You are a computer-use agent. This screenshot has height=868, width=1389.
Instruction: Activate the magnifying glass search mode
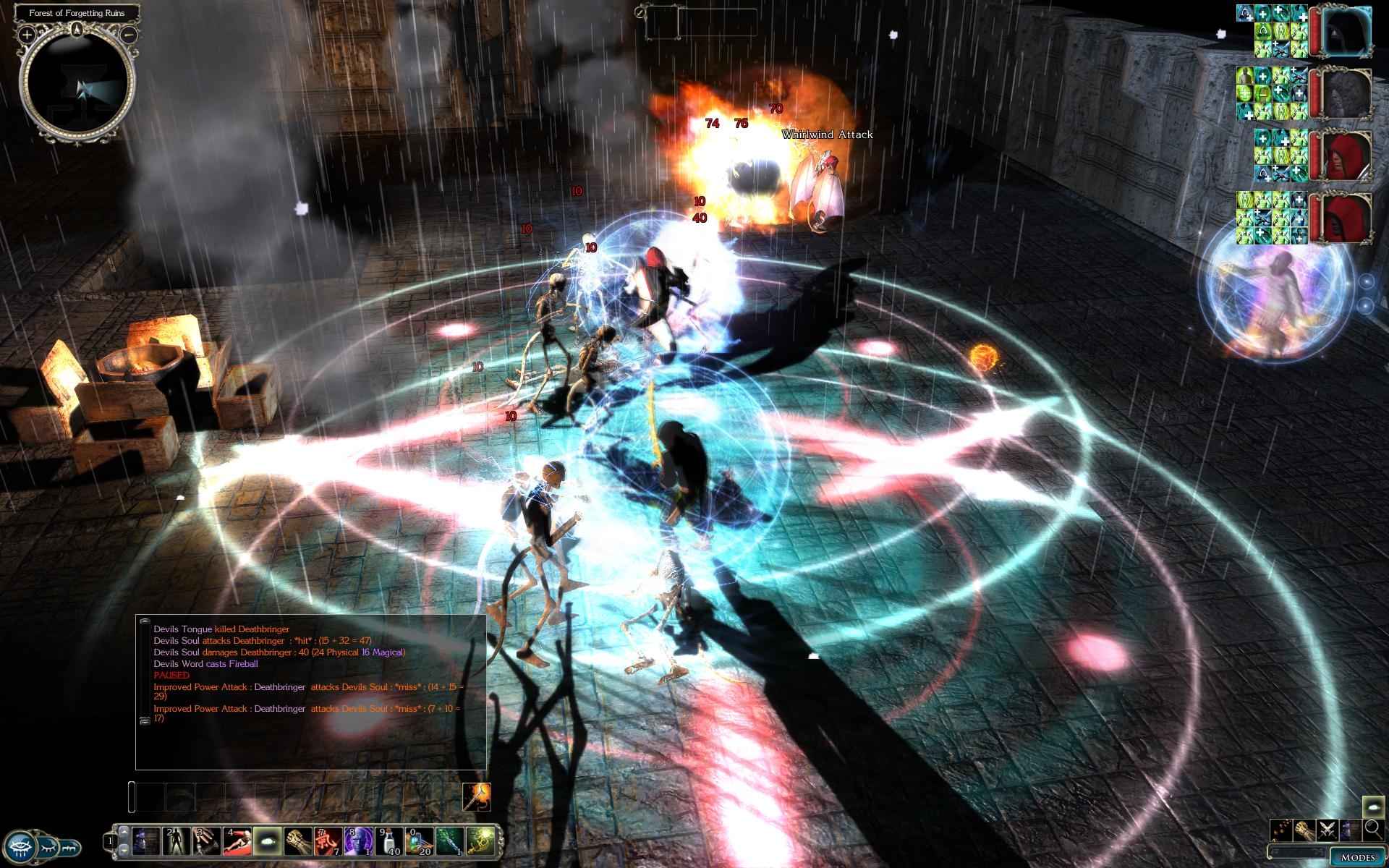(1372, 829)
